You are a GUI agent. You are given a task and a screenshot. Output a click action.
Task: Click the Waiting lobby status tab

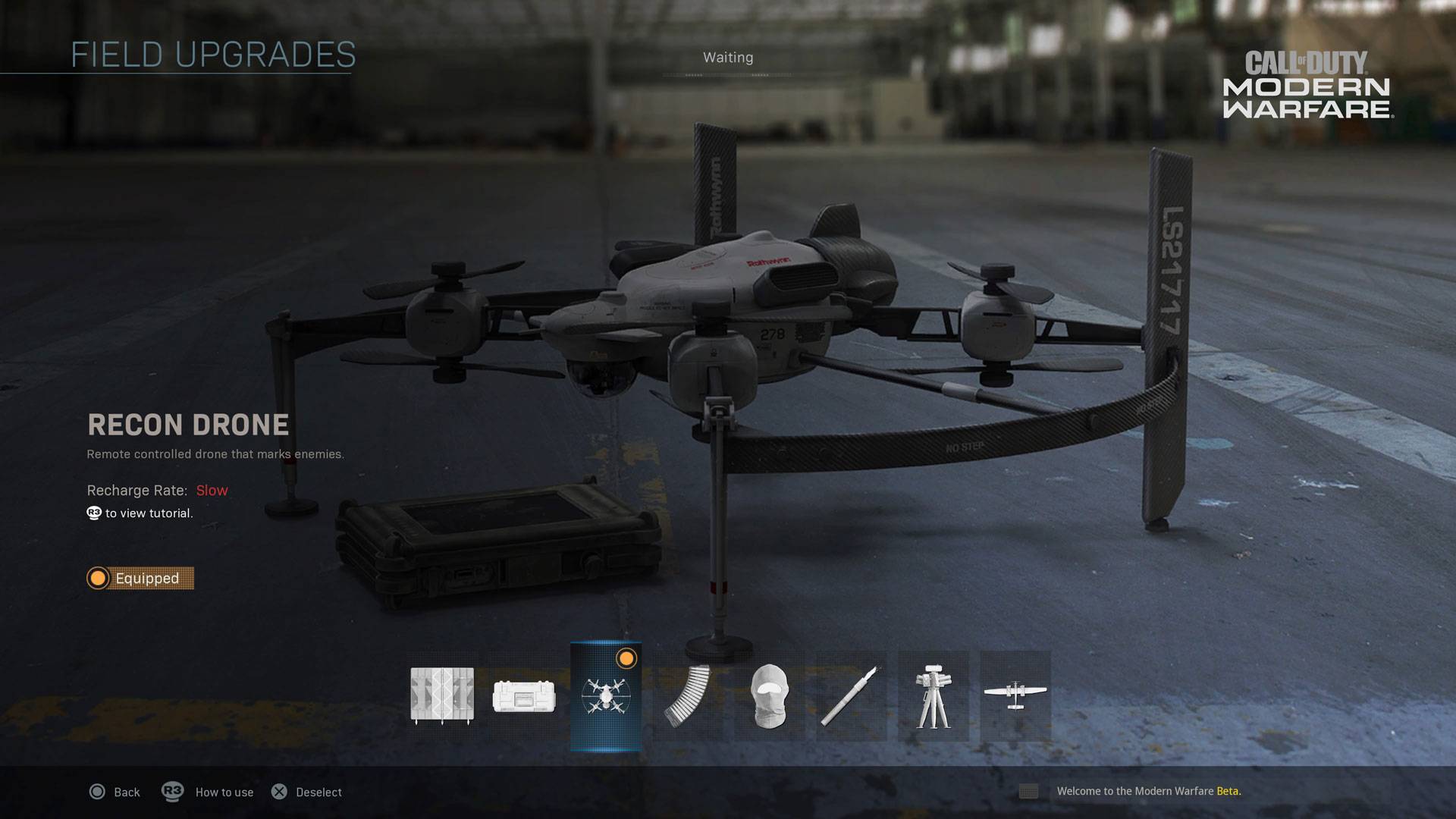[727, 57]
